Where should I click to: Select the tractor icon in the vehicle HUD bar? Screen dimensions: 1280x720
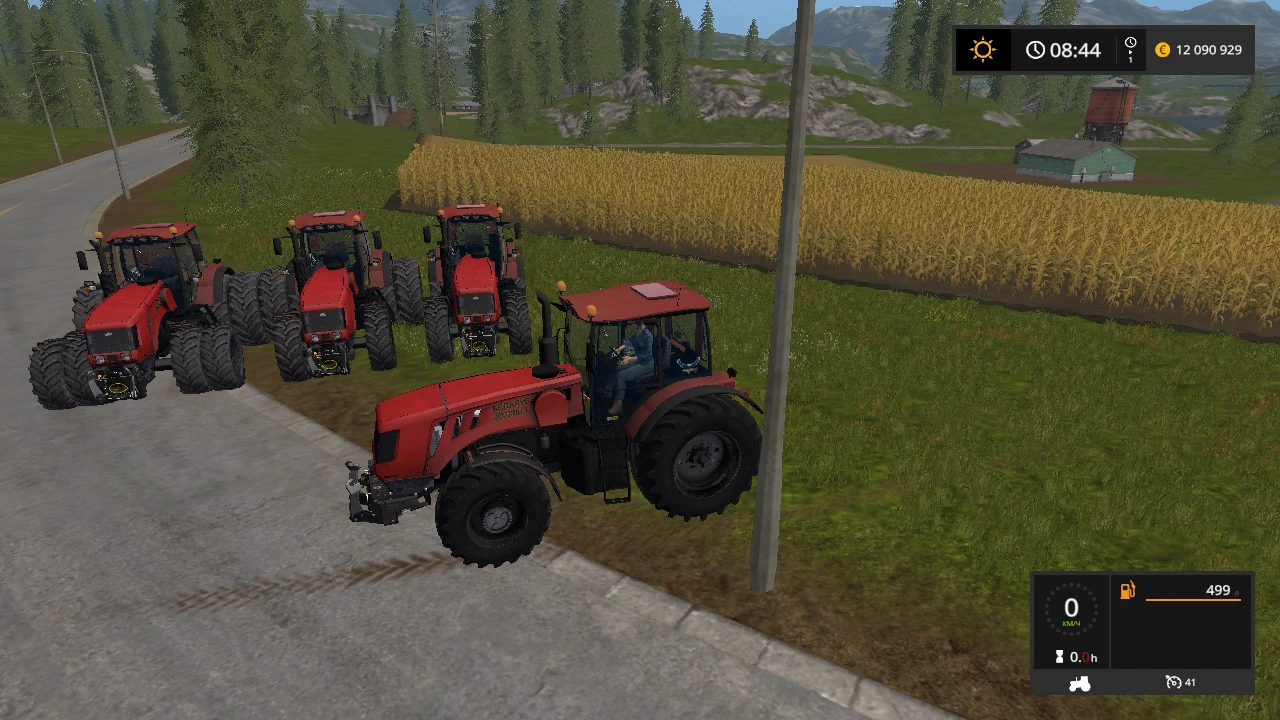point(1079,683)
